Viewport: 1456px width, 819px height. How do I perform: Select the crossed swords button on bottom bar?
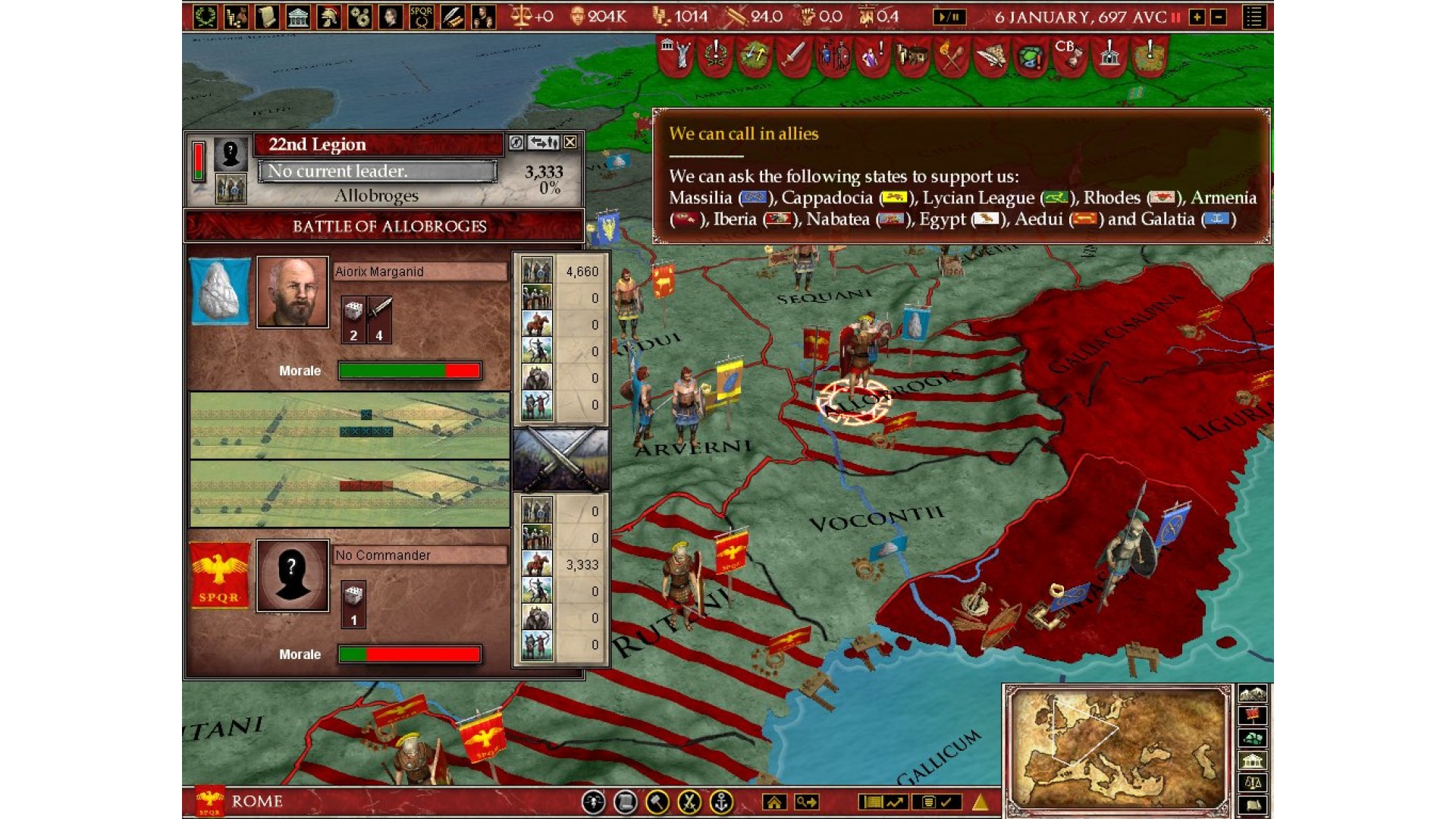(x=689, y=802)
